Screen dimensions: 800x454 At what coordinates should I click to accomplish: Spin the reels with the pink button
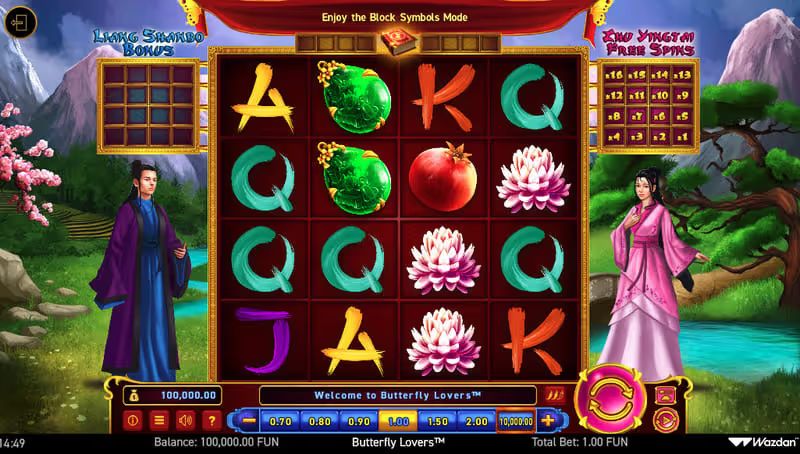point(611,397)
